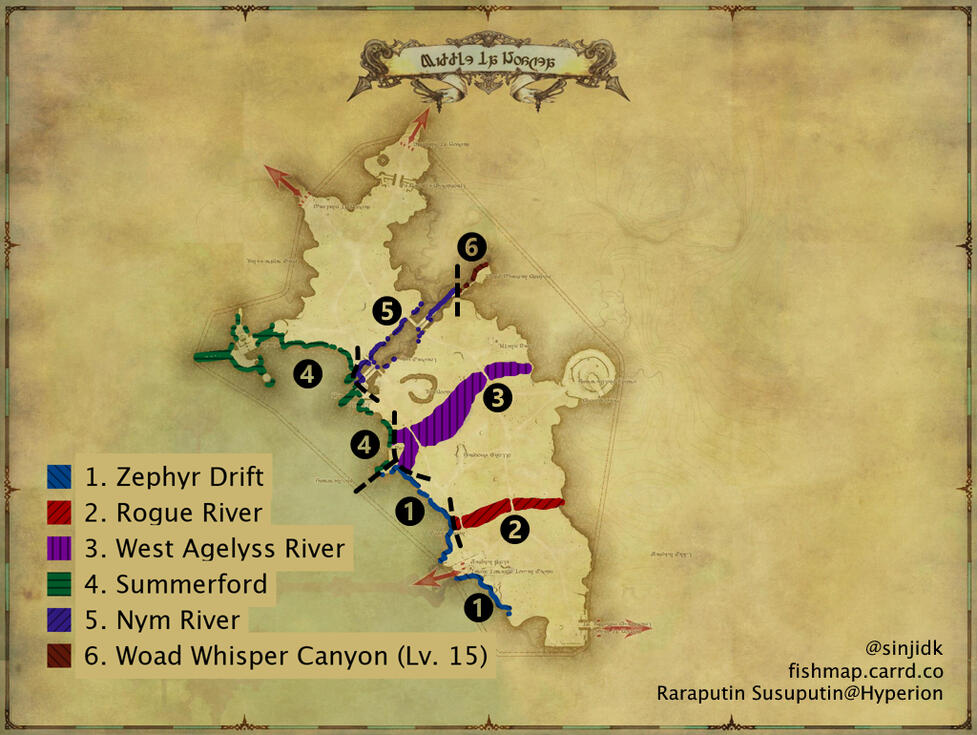Click the black circle marker numbered 3
The image size is (977, 735).
click(497, 398)
